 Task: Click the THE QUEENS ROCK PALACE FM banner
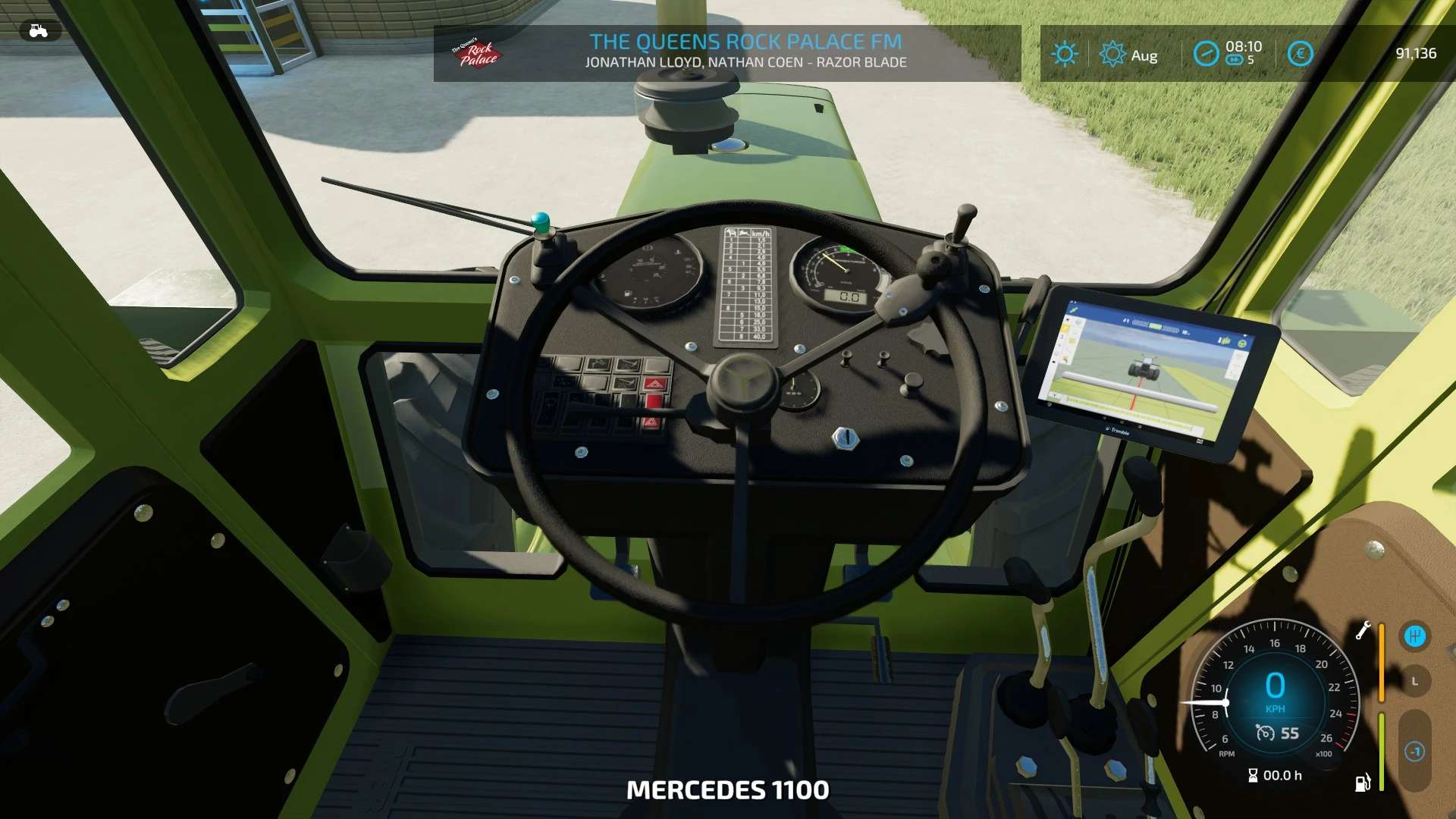tap(745, 42)
